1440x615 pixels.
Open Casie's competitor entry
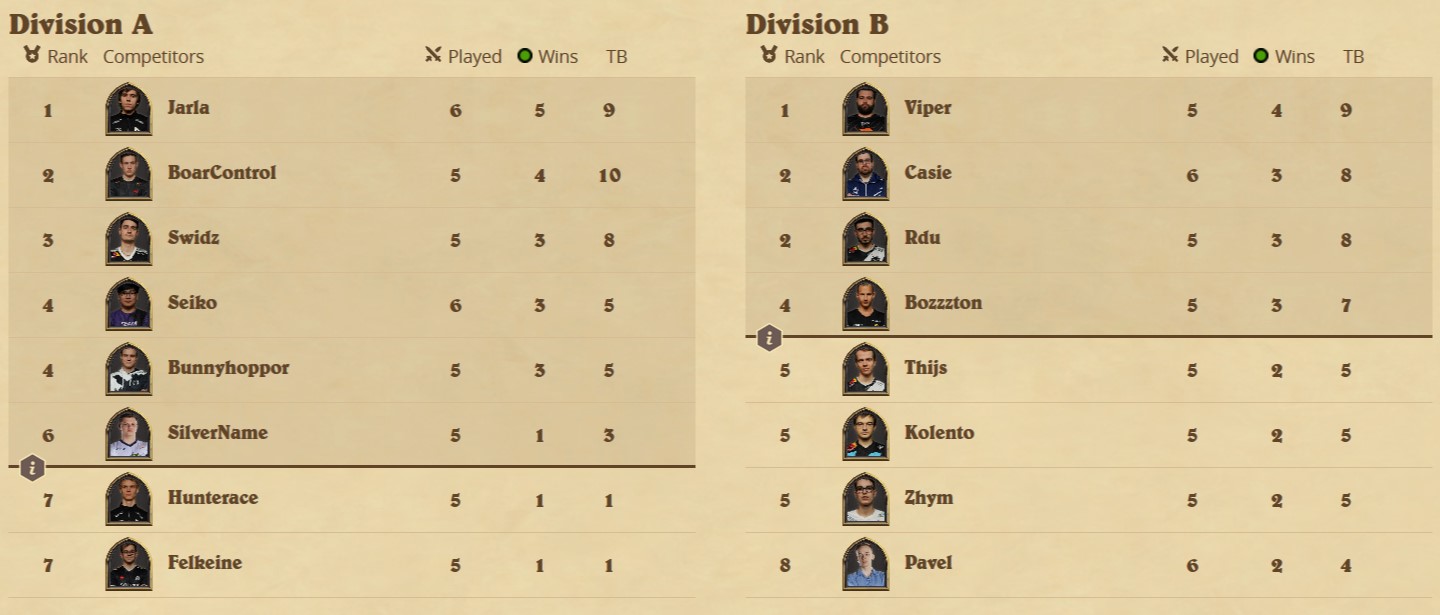click(x=927, y=173)
